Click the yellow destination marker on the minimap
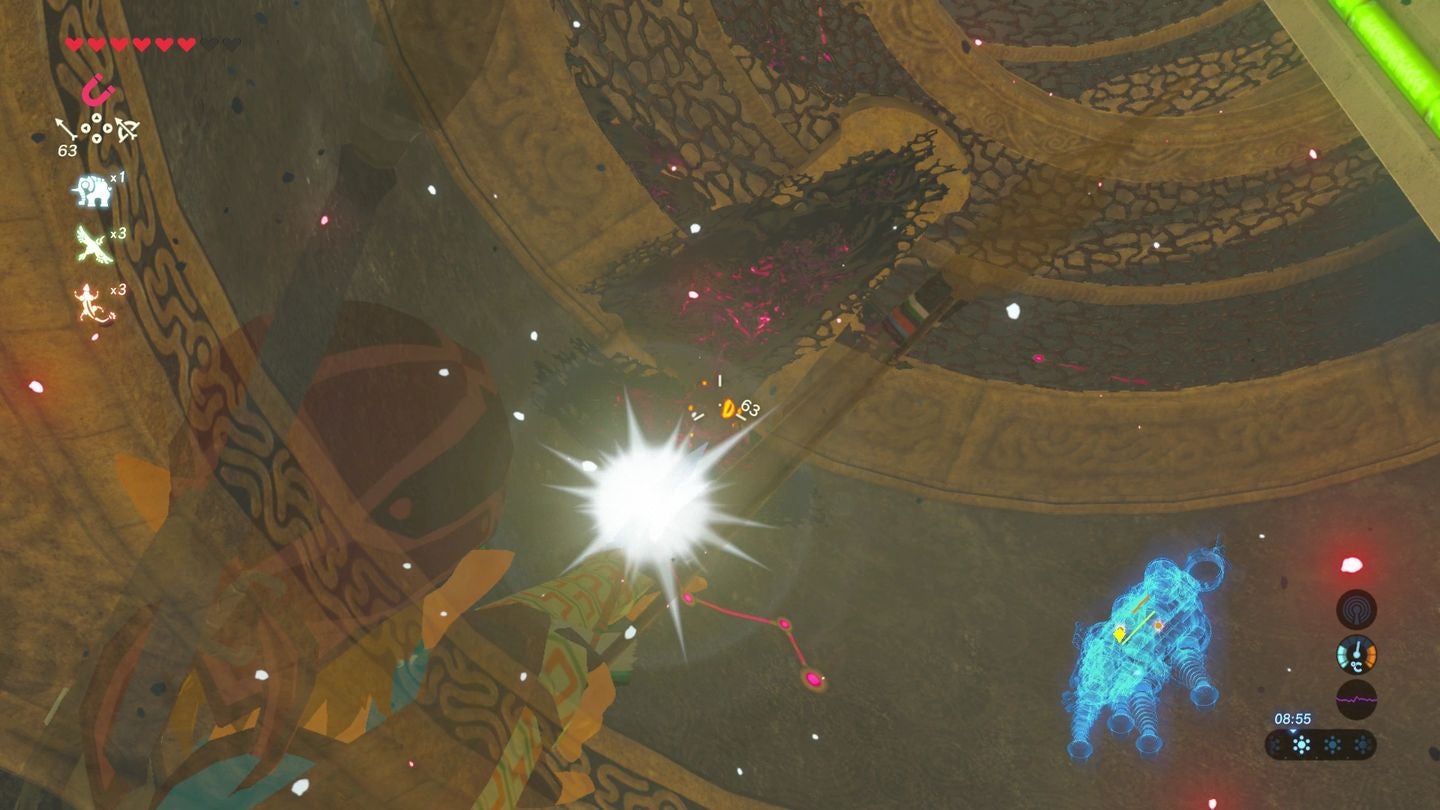Viewport: 1440px width, 810px height. coord(1119,634)
